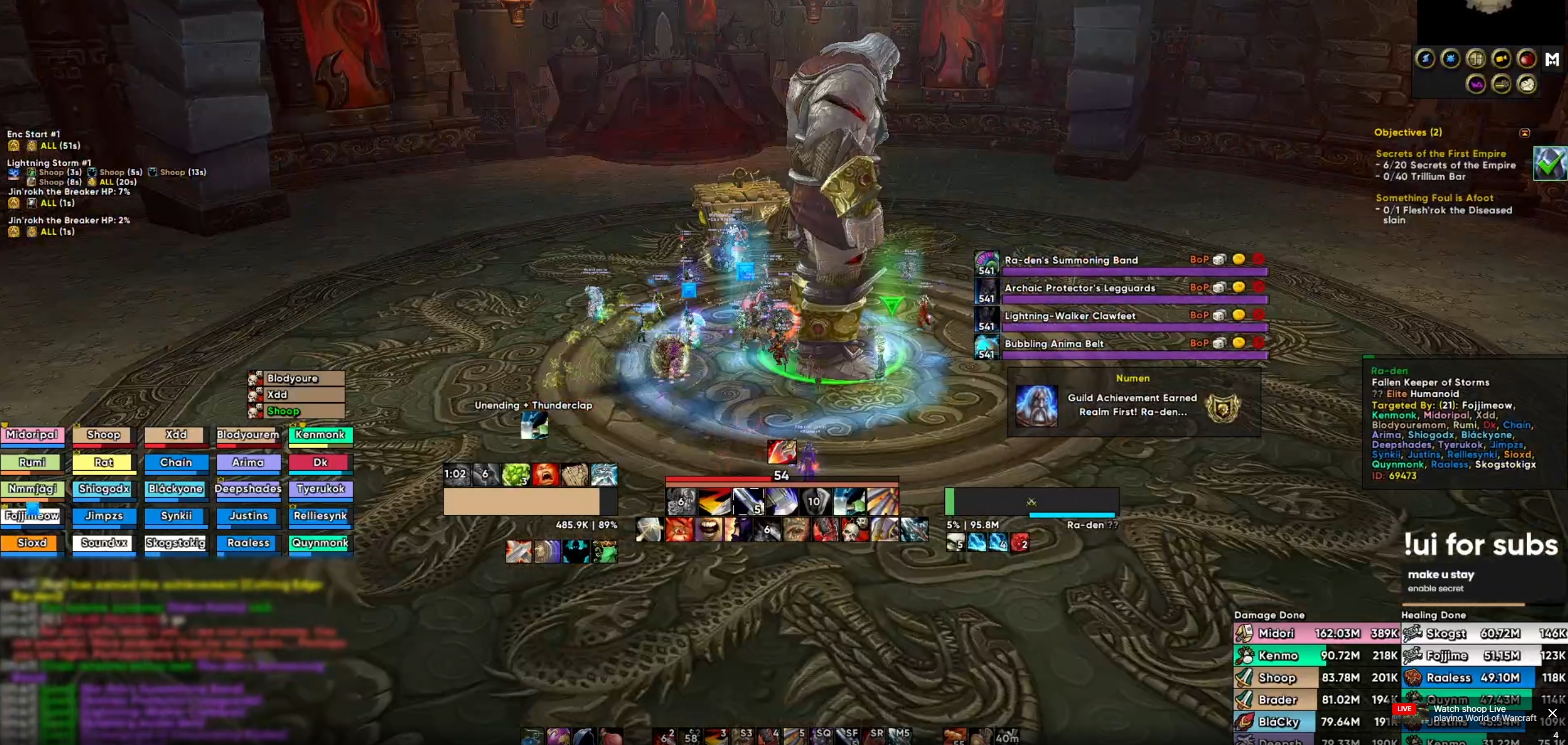Collapse the Objectives tracker

pos(1524,133)
